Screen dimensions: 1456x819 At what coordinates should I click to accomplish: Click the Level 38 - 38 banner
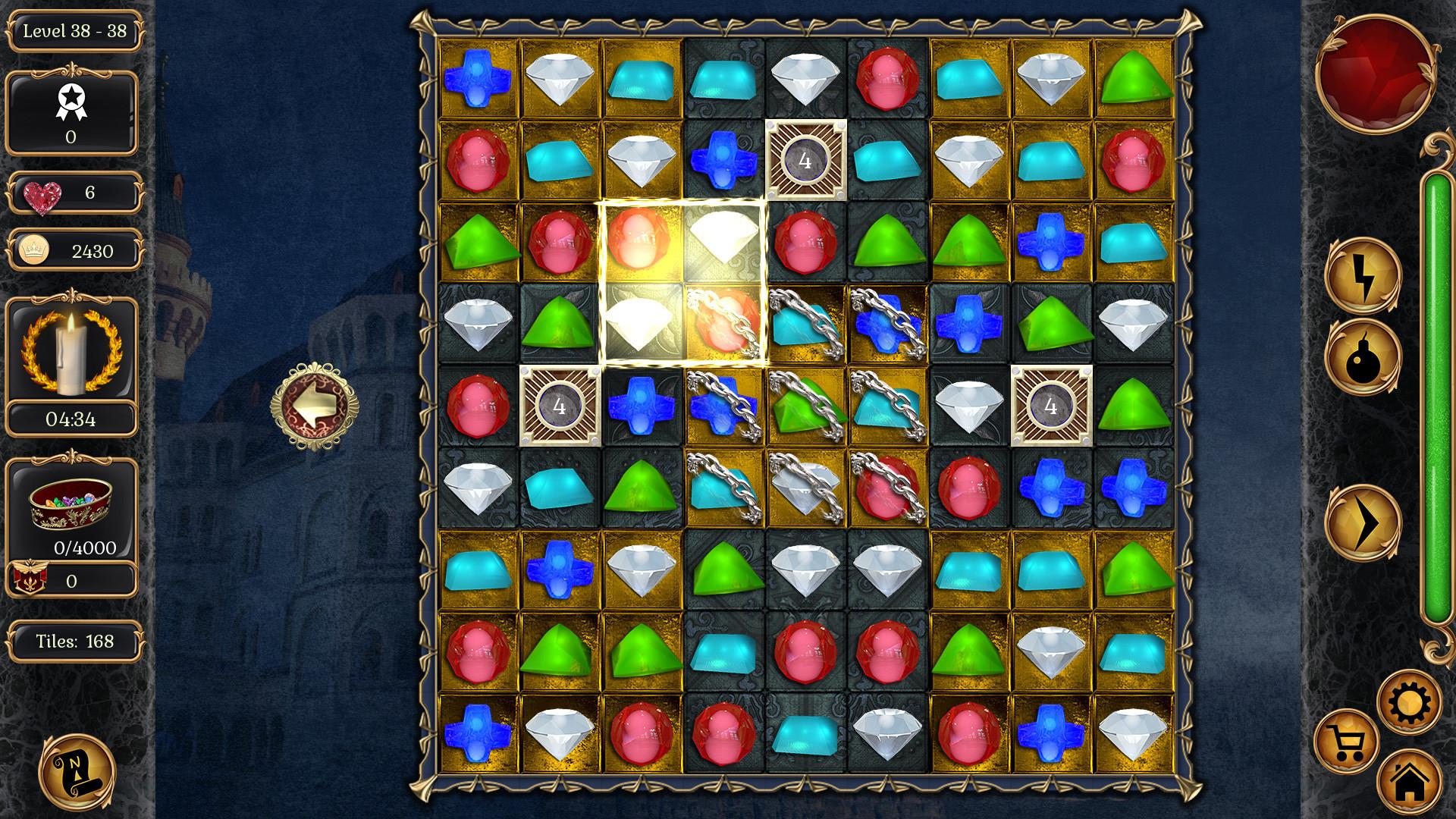point(74,32)
